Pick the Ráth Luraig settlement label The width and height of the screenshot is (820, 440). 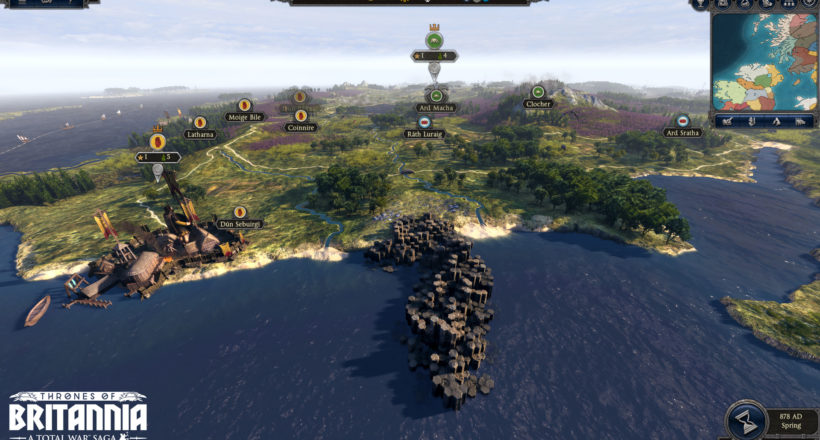(424, 132)
